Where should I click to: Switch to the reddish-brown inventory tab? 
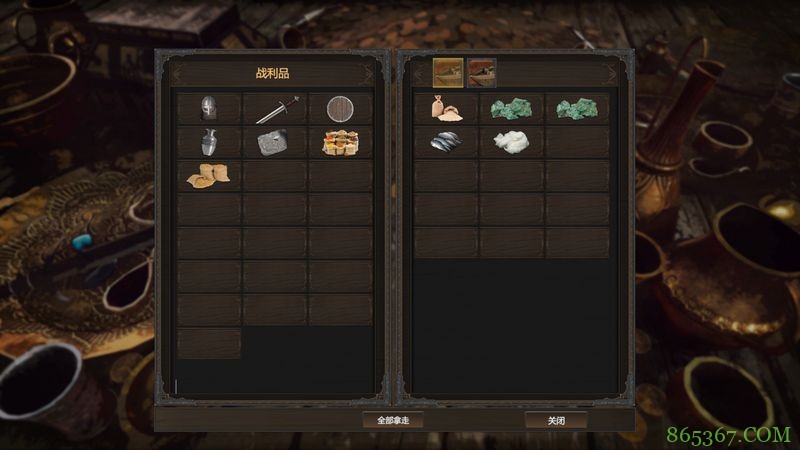point(481,72)
